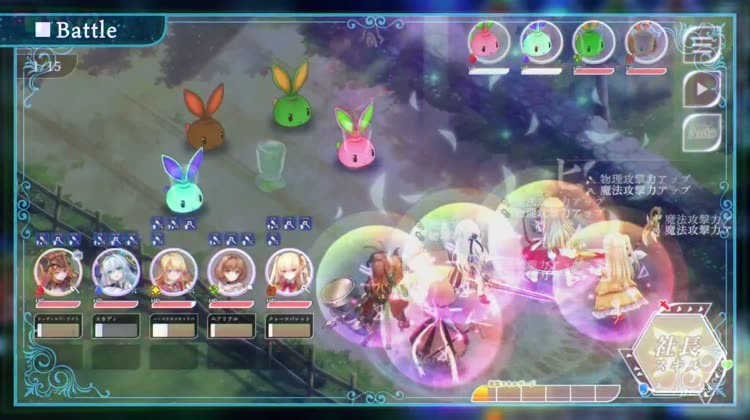Image resolution: width=750 pixels, height=420 pixels.
Task: Toggle the Auto battle button
Action: 703,131
